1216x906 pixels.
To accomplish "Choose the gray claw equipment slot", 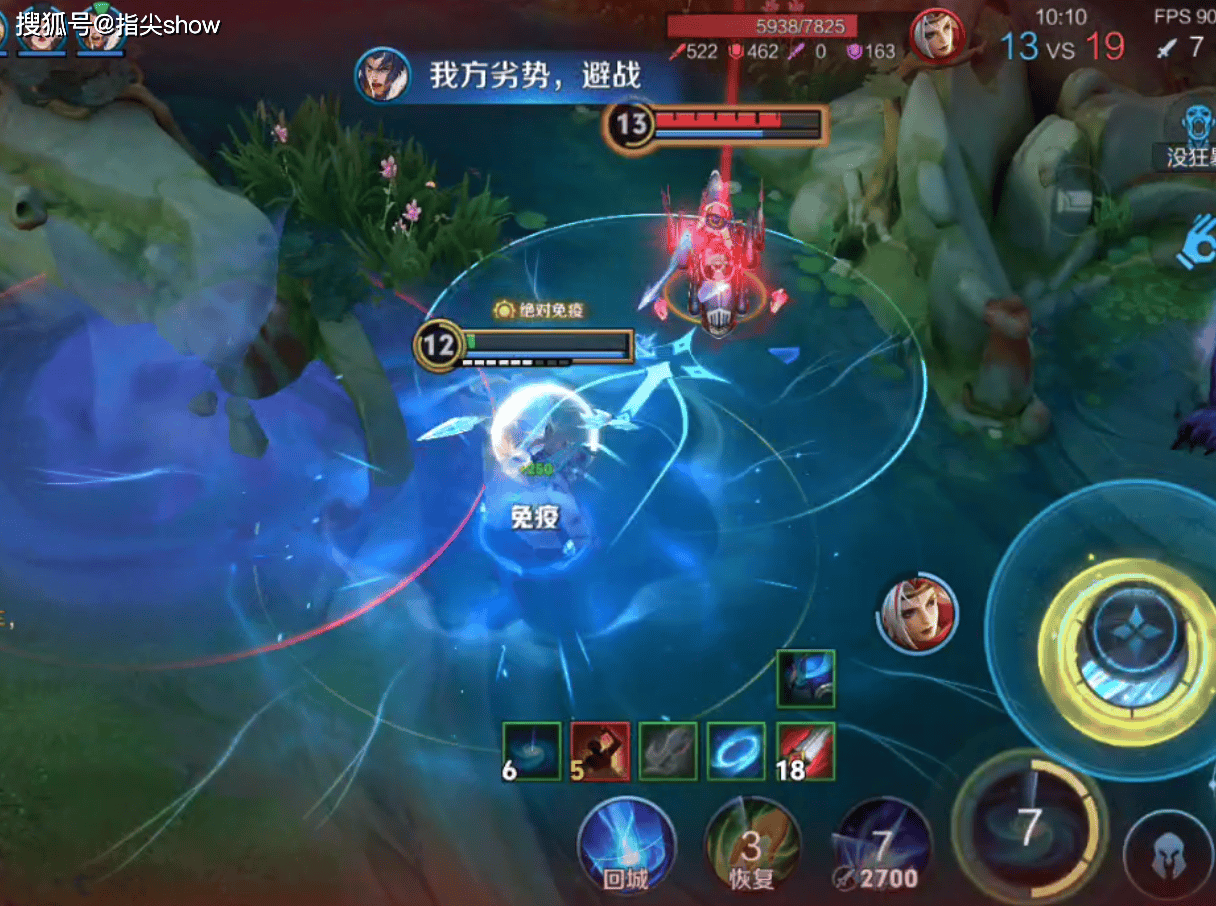I will (668, 751).
